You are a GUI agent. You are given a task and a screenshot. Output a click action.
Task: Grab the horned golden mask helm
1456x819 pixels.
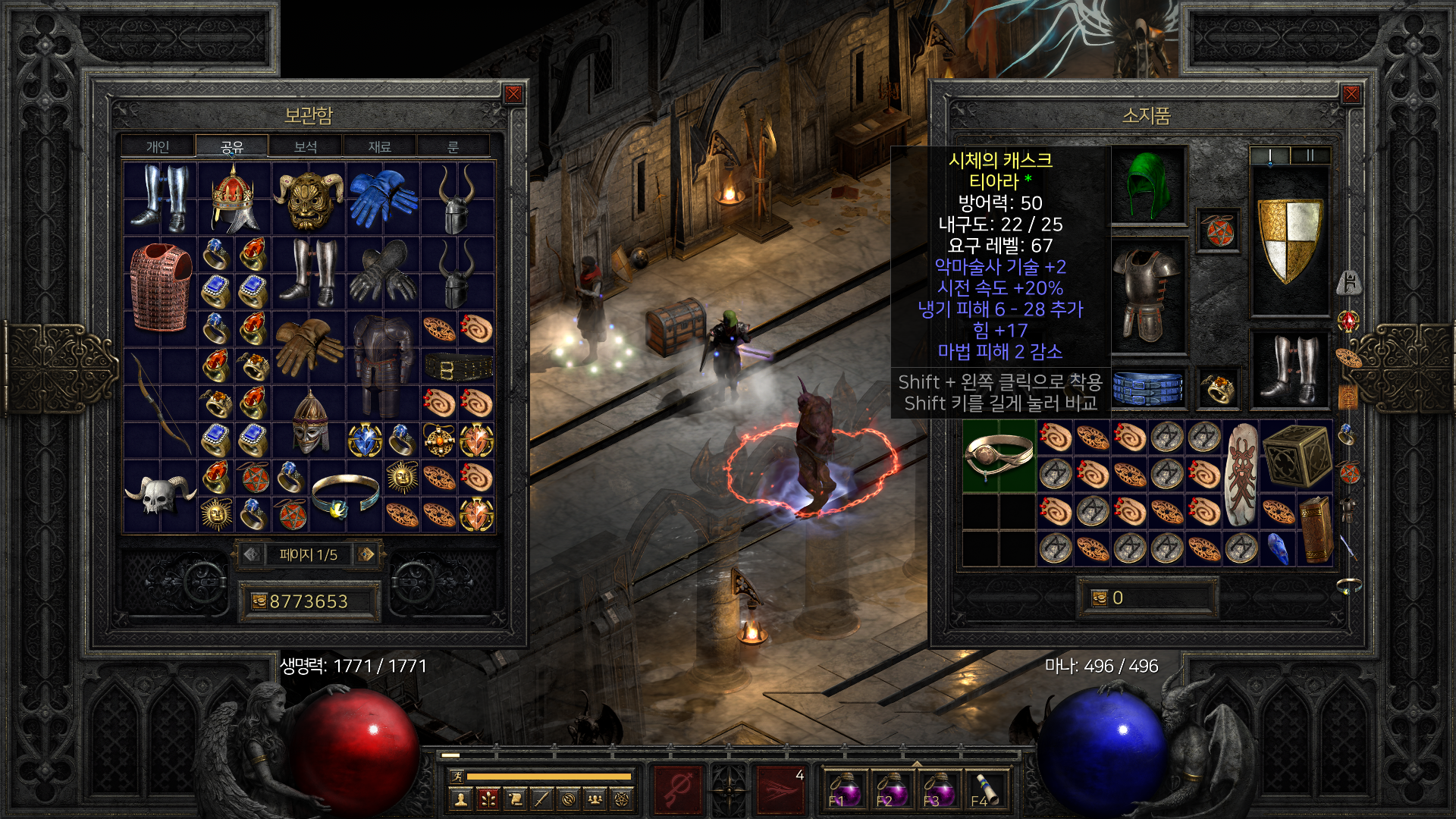point(308,199)
